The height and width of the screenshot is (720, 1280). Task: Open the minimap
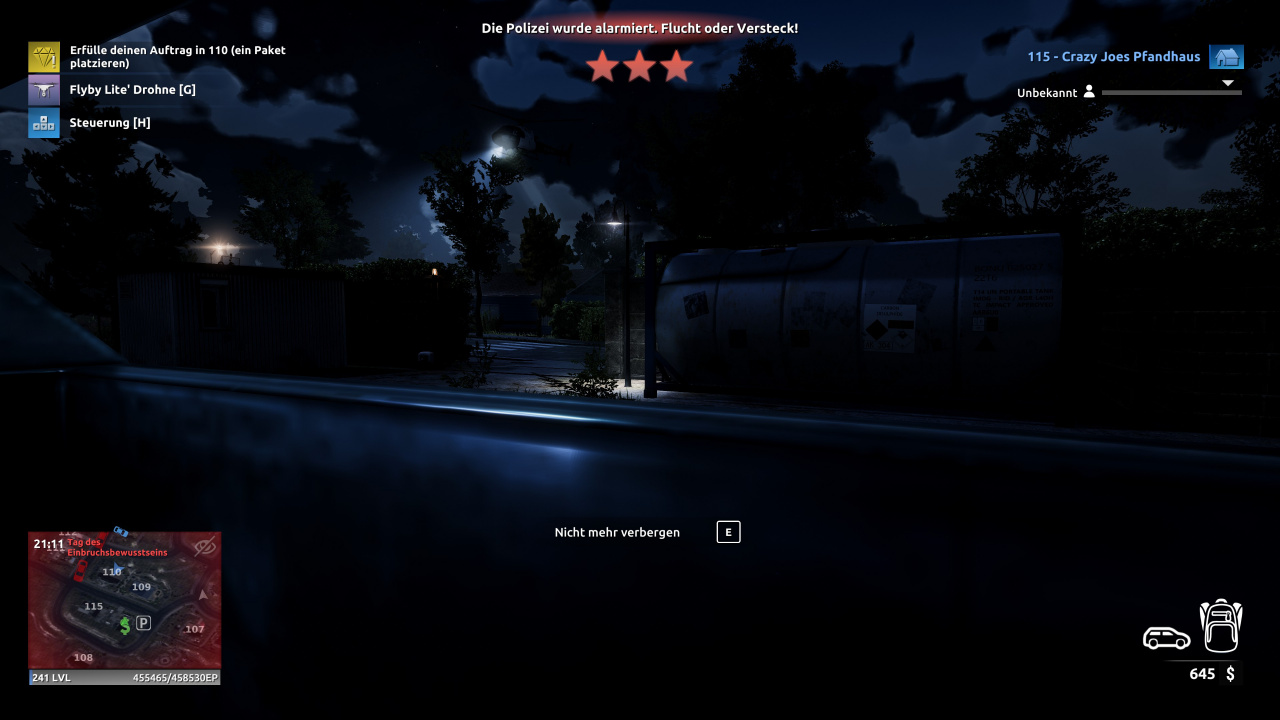124,600
